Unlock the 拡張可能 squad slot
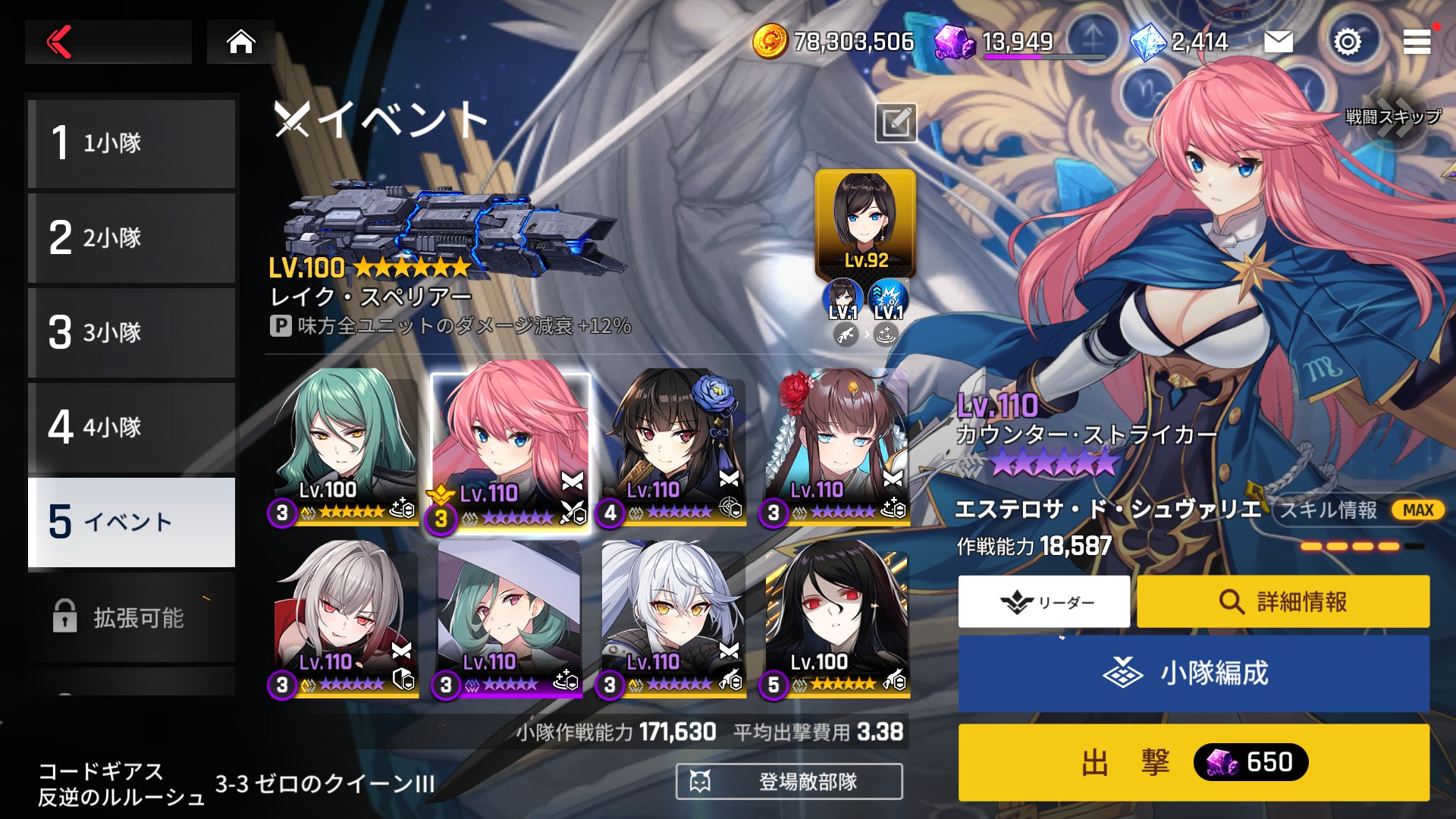 click(132, 618)
